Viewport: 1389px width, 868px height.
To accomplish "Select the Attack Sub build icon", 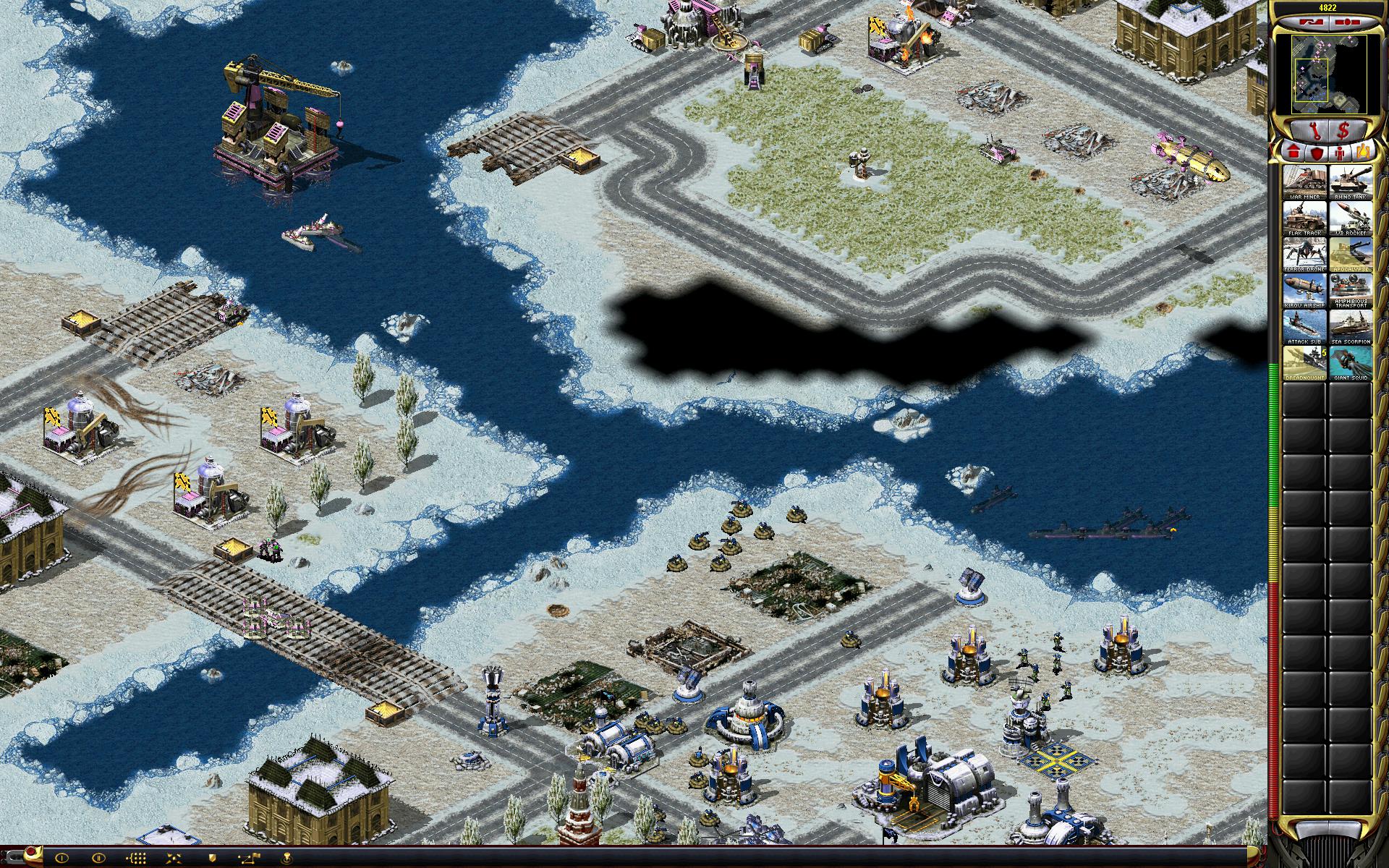I will (x=1304, y=326).
